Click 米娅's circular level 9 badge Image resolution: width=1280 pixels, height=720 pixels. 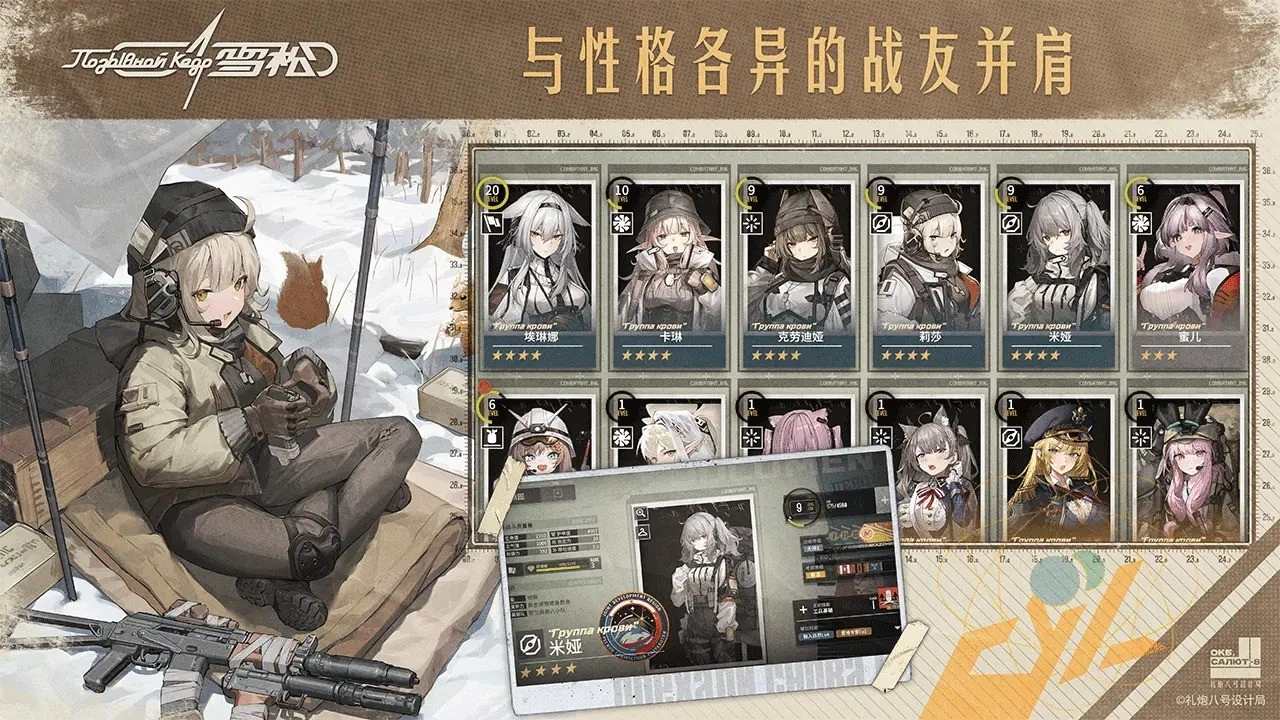point(800,506)
